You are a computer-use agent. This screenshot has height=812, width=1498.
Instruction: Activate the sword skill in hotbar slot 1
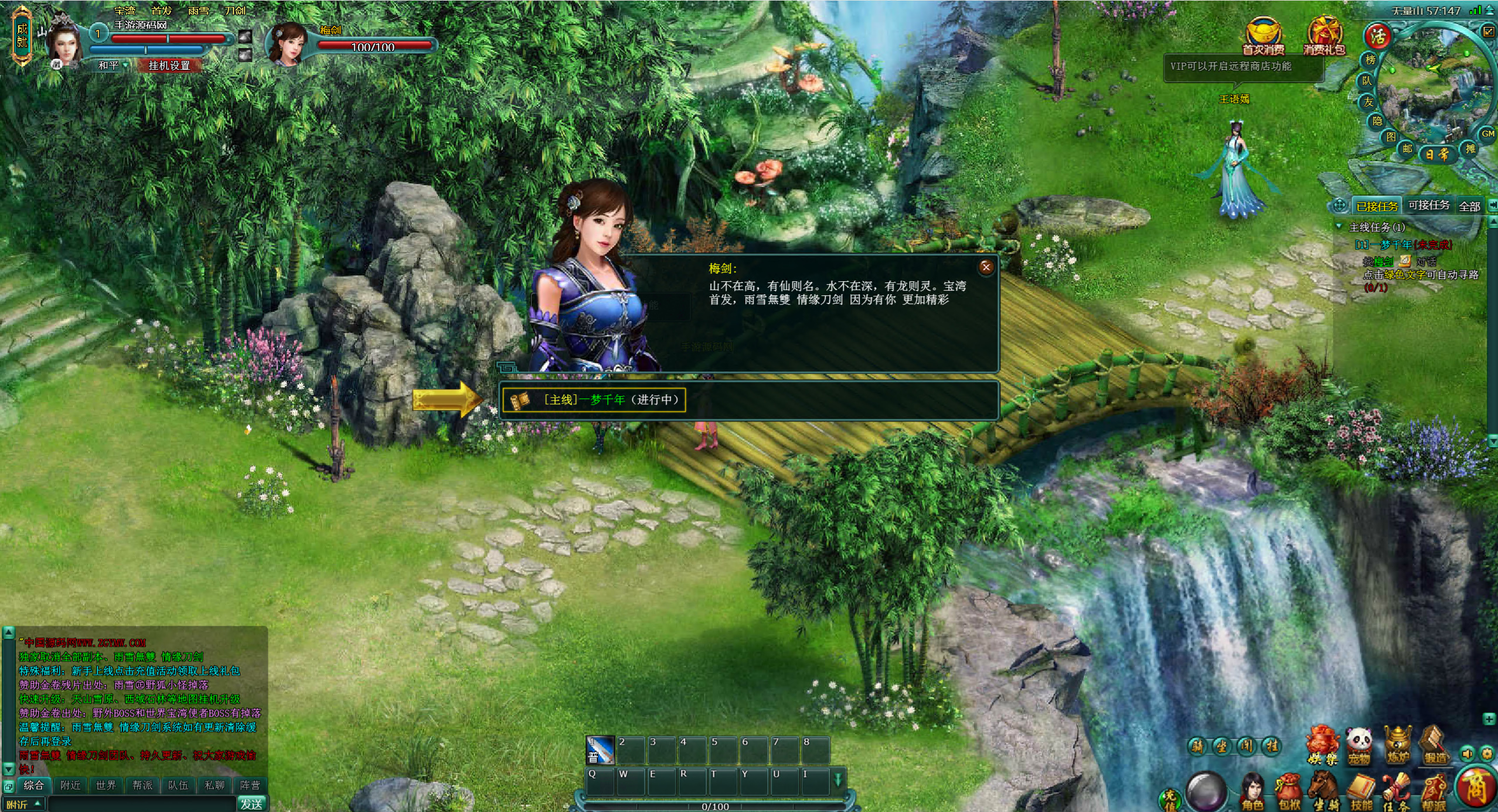[x=600, y=750]
